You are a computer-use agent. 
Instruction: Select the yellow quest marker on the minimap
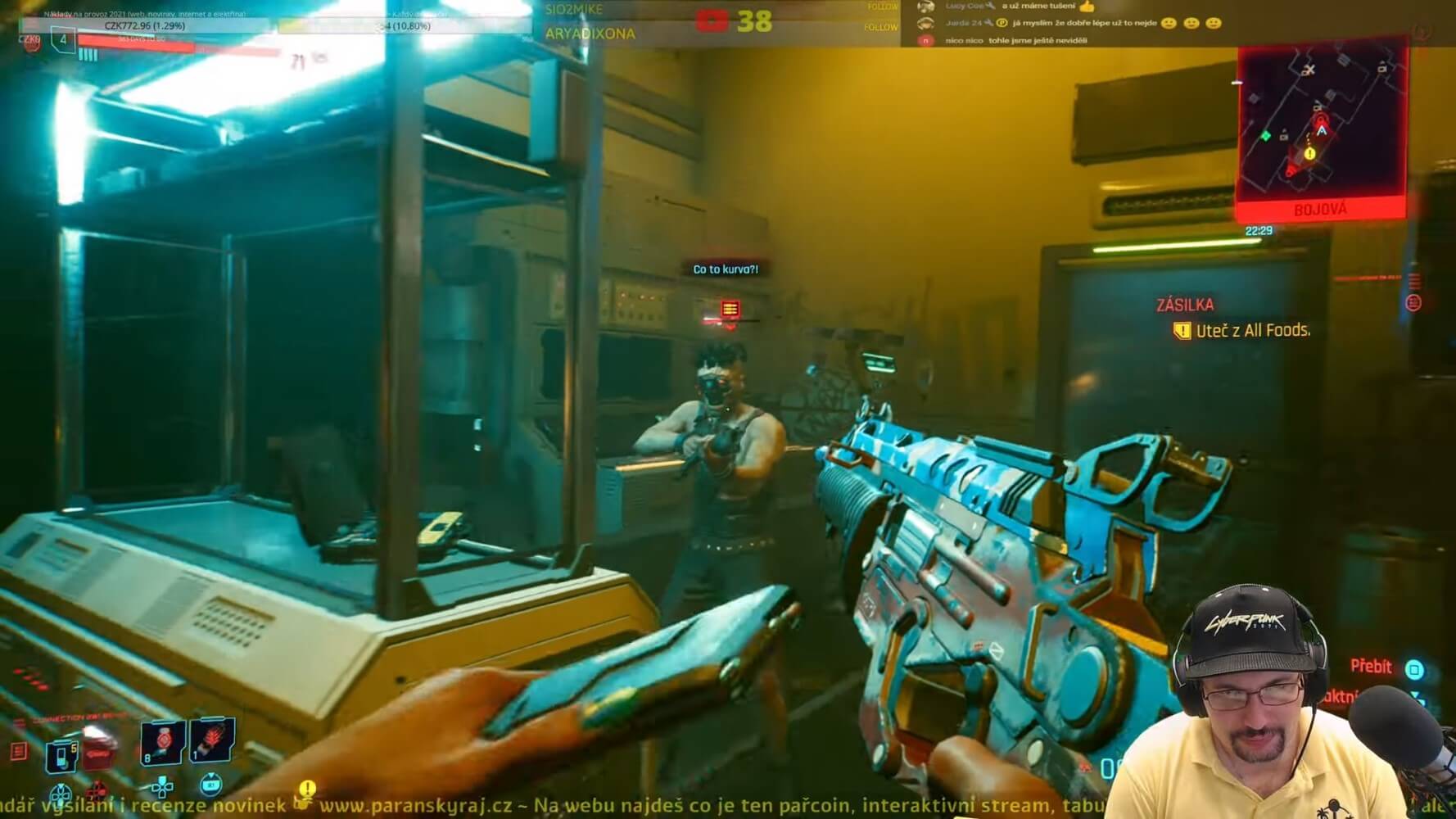(x=1309, y=153)
